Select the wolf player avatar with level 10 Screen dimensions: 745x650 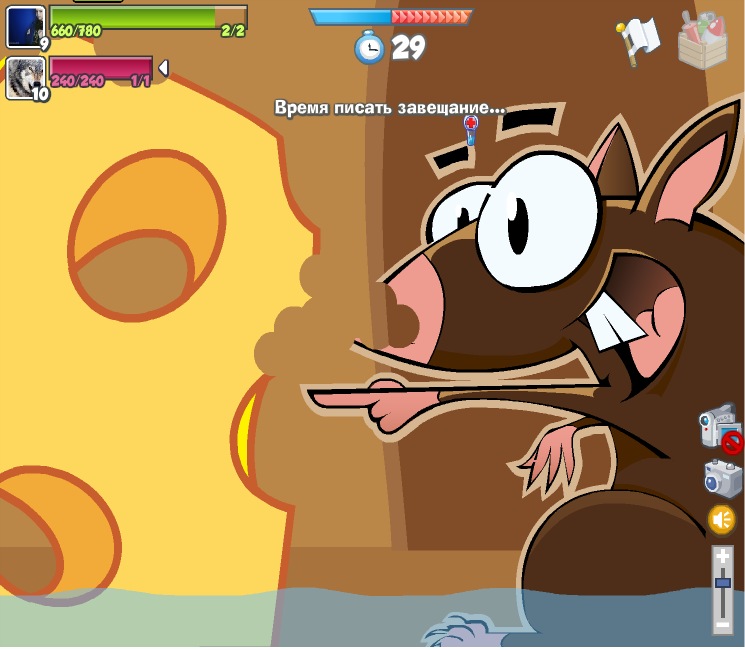click(25, 78)
